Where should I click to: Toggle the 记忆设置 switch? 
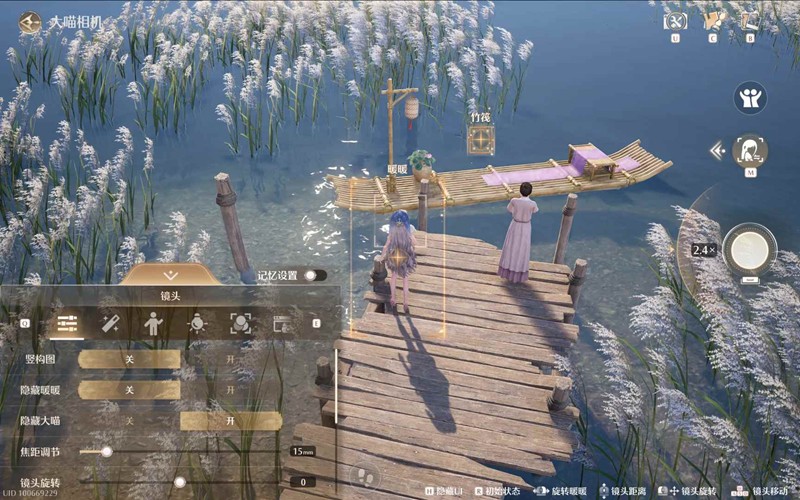(315, 275)
